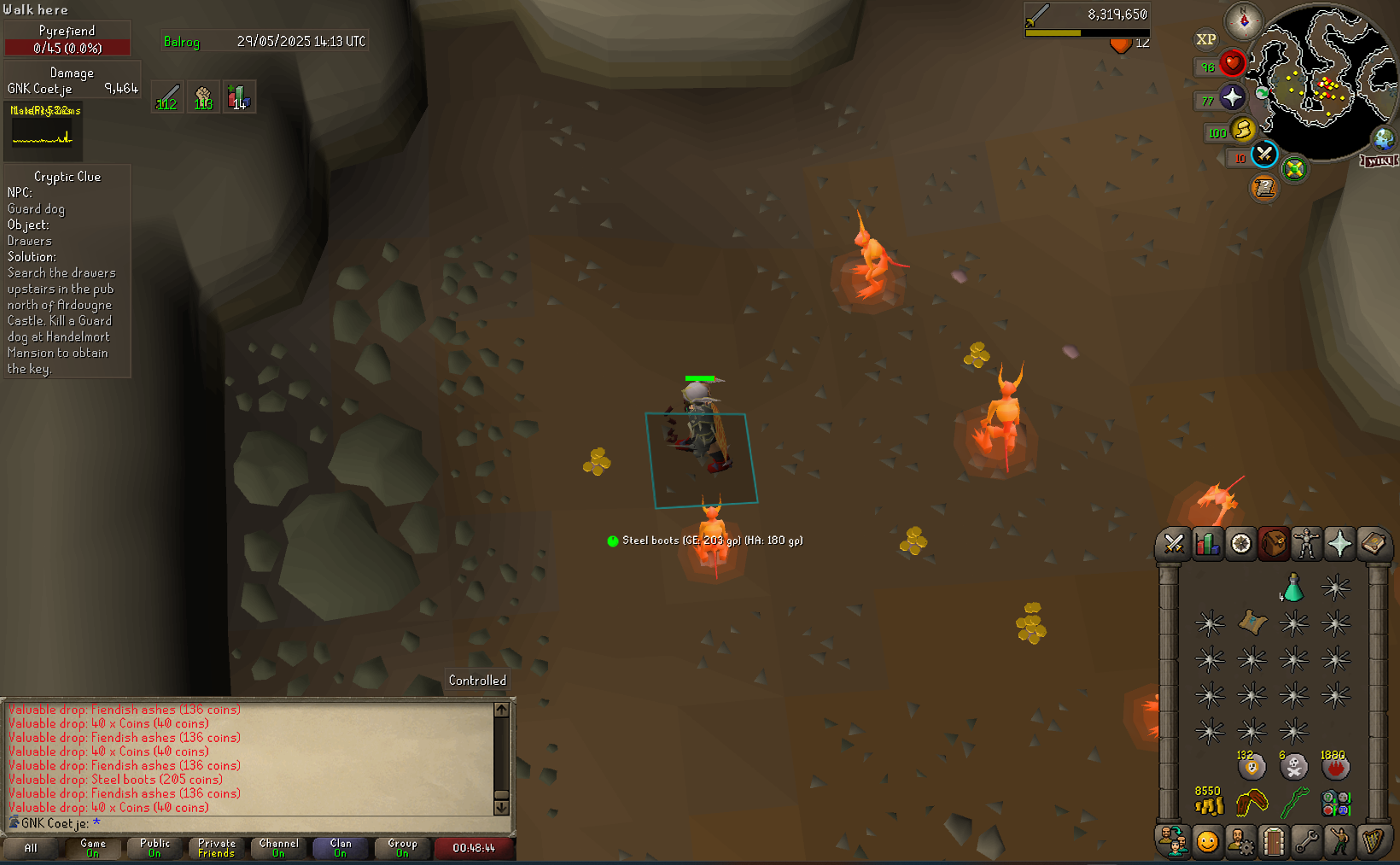The height and width of the screenshot is (865, 1400).
Task: Open the Spellbook tab
Action: pyautogui.click(x=1373, y=544)
